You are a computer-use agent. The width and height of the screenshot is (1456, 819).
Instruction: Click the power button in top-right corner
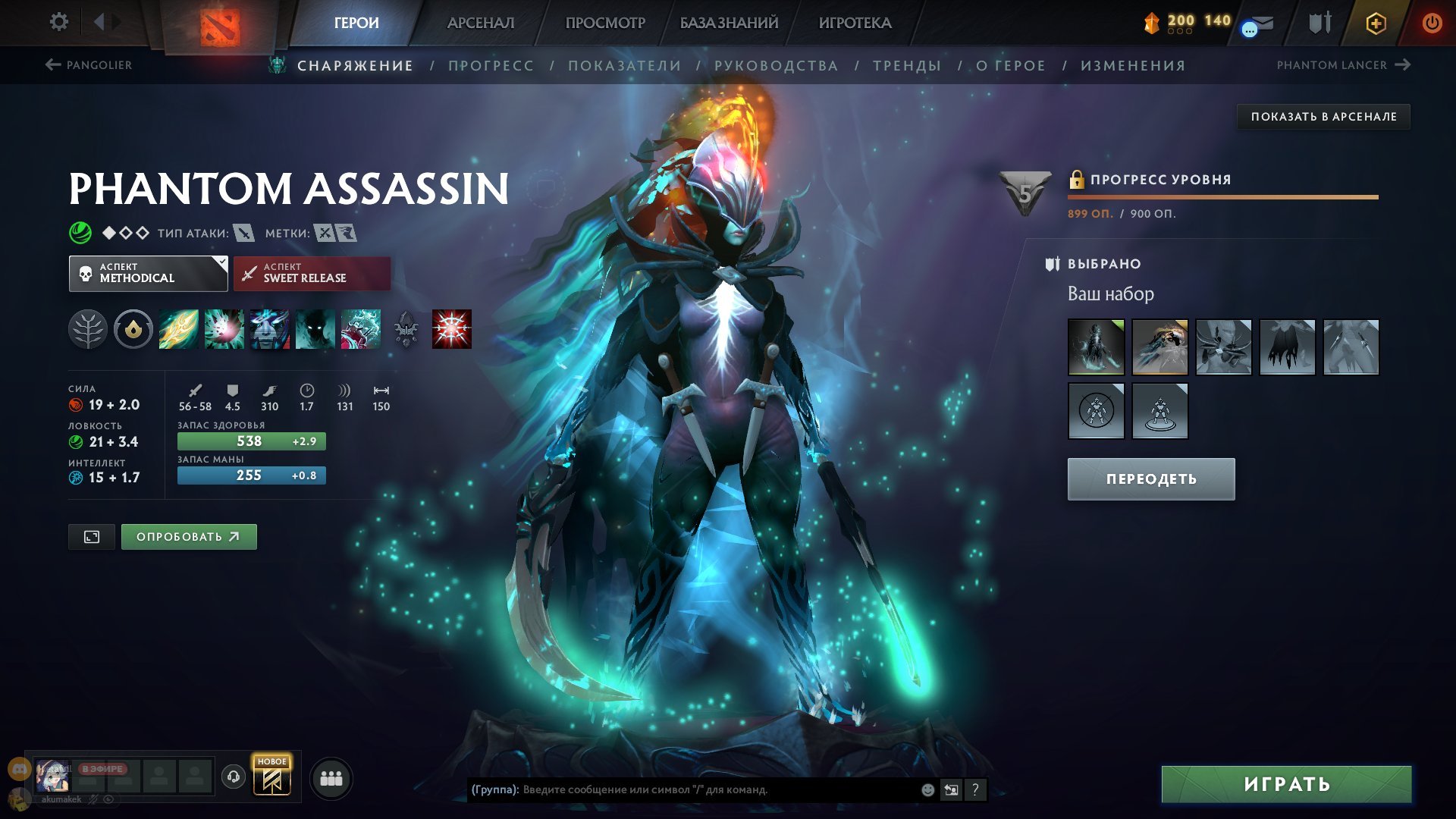pos(1432,23)
